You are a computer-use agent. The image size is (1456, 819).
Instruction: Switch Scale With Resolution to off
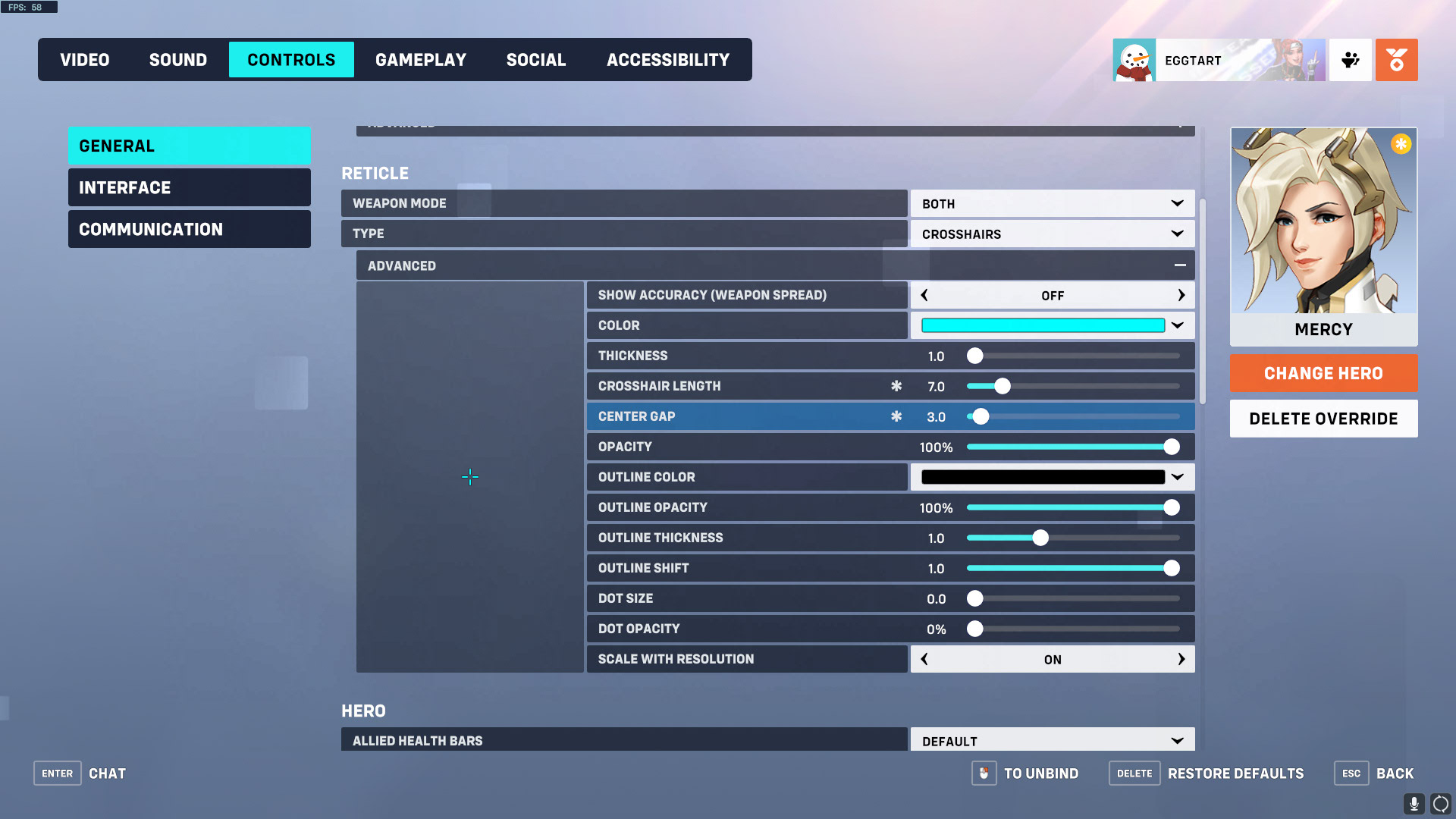[x=924, y=659]
